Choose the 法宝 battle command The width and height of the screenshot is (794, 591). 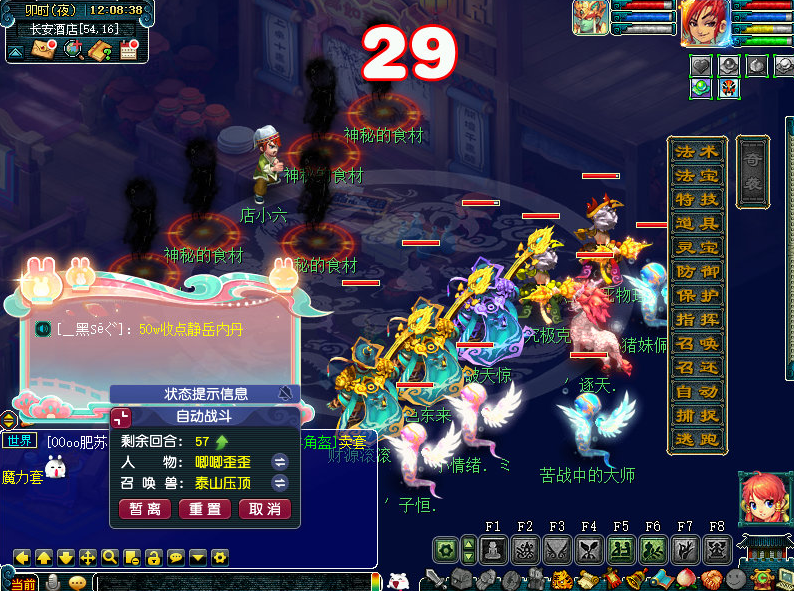[x=696, y=176]
